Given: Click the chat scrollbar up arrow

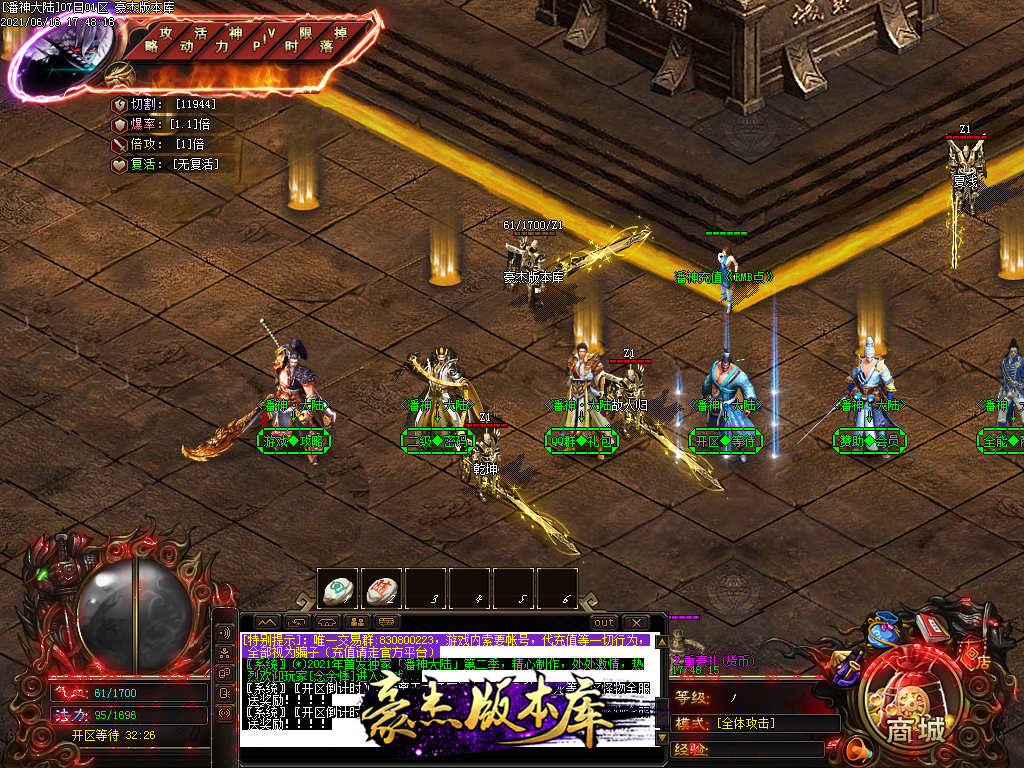Looking at the screenshot, I should (x=660, y=642).
